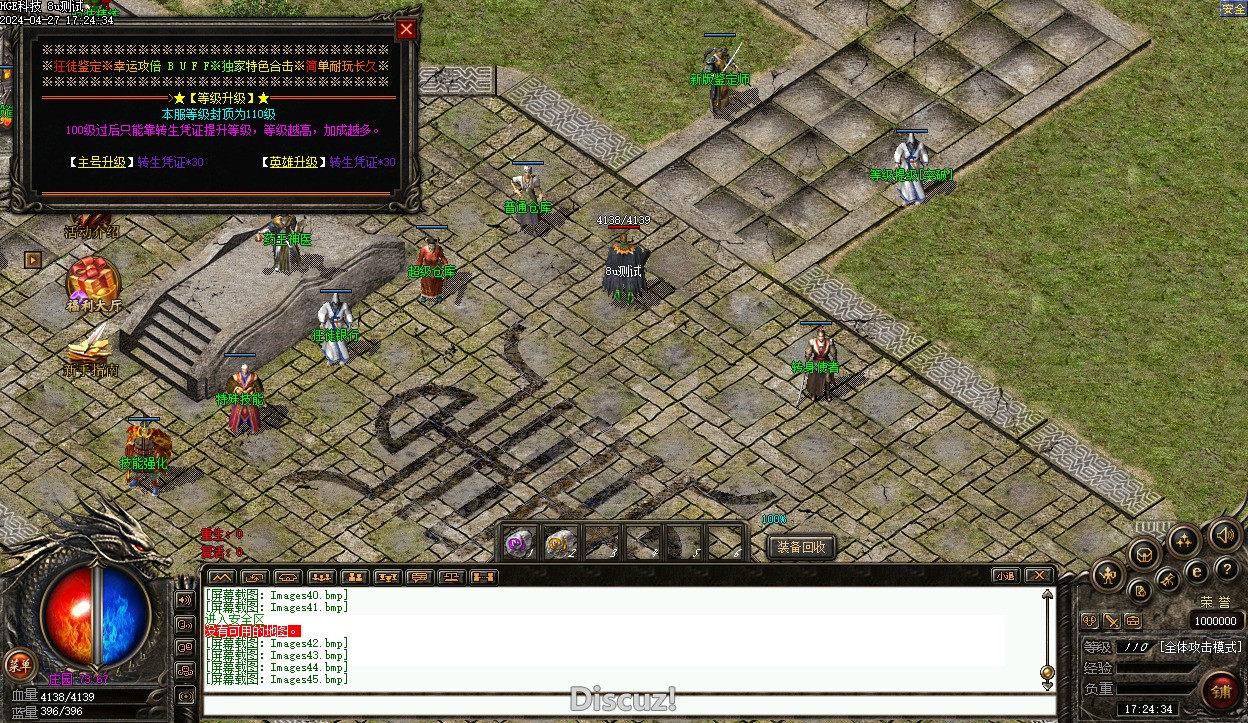Use the orange scroll in hotbar slot 2
This screenshot has height=723, width=1248.
560,543
